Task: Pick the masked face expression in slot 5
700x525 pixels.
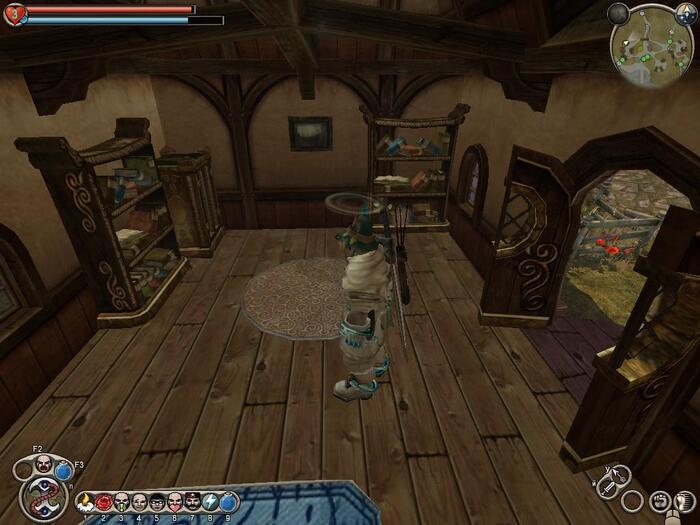Action: pos(157,501)
